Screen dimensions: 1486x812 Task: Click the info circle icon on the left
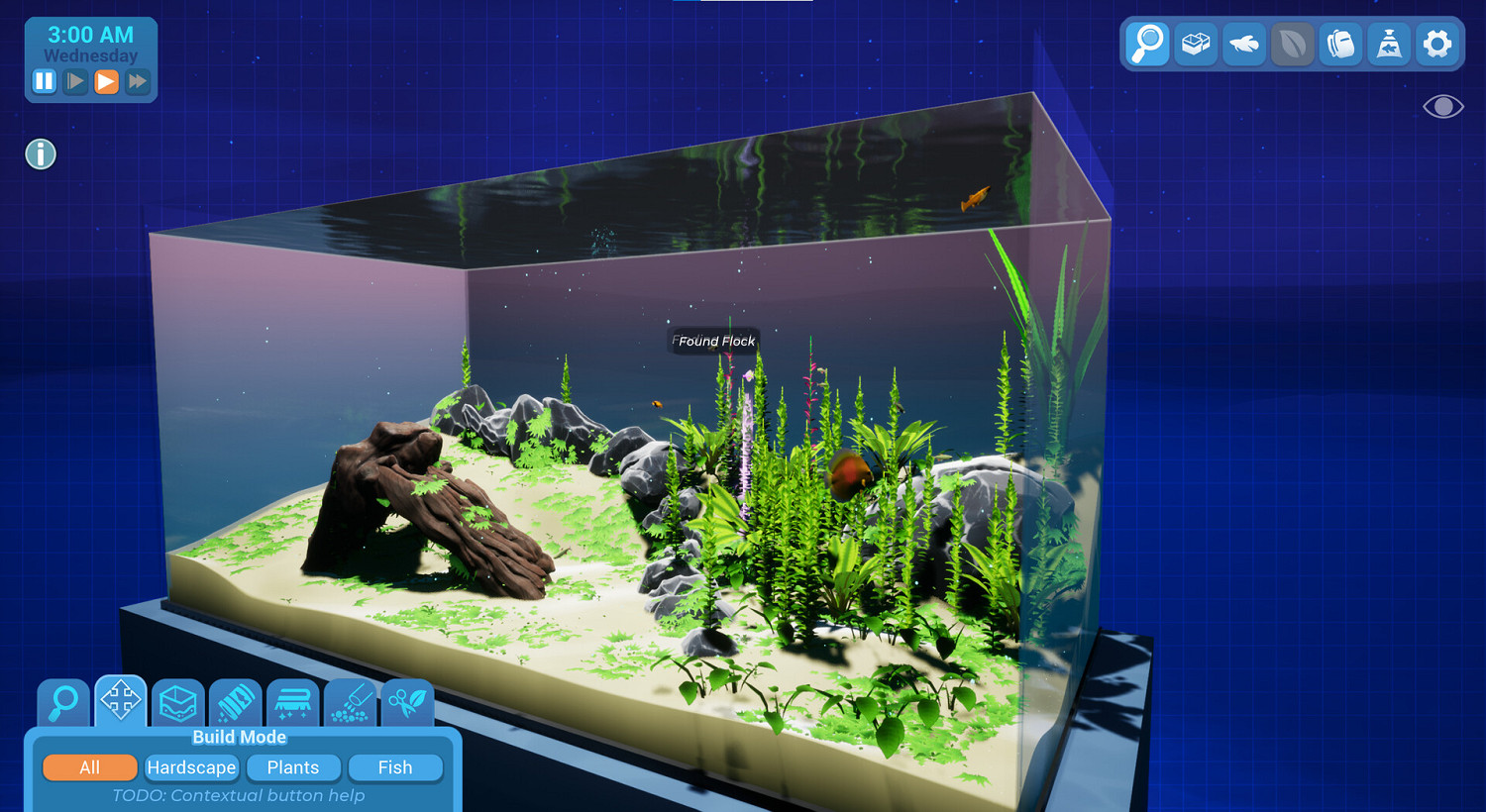pyautogui.click(x=40, y=154)
